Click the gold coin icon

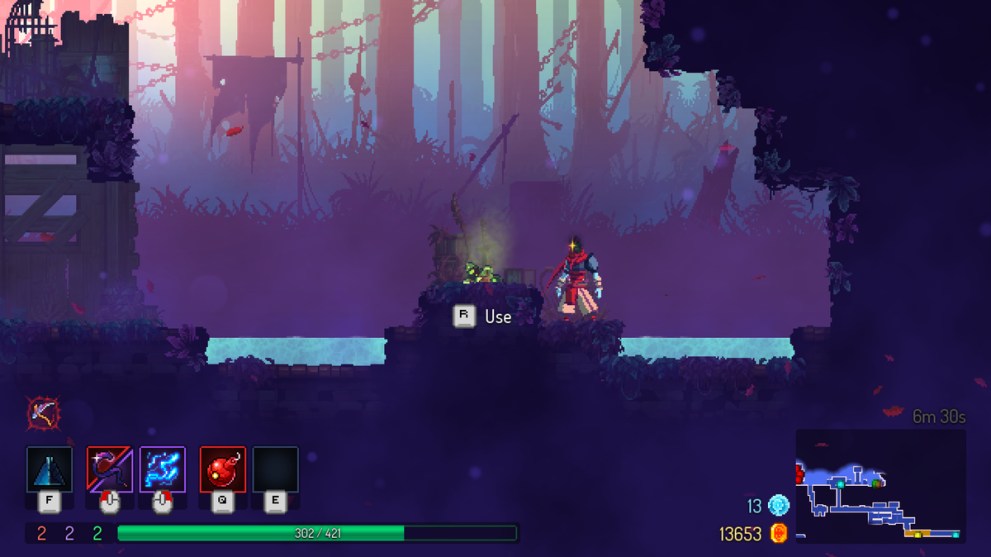click(x=779, y=533)
